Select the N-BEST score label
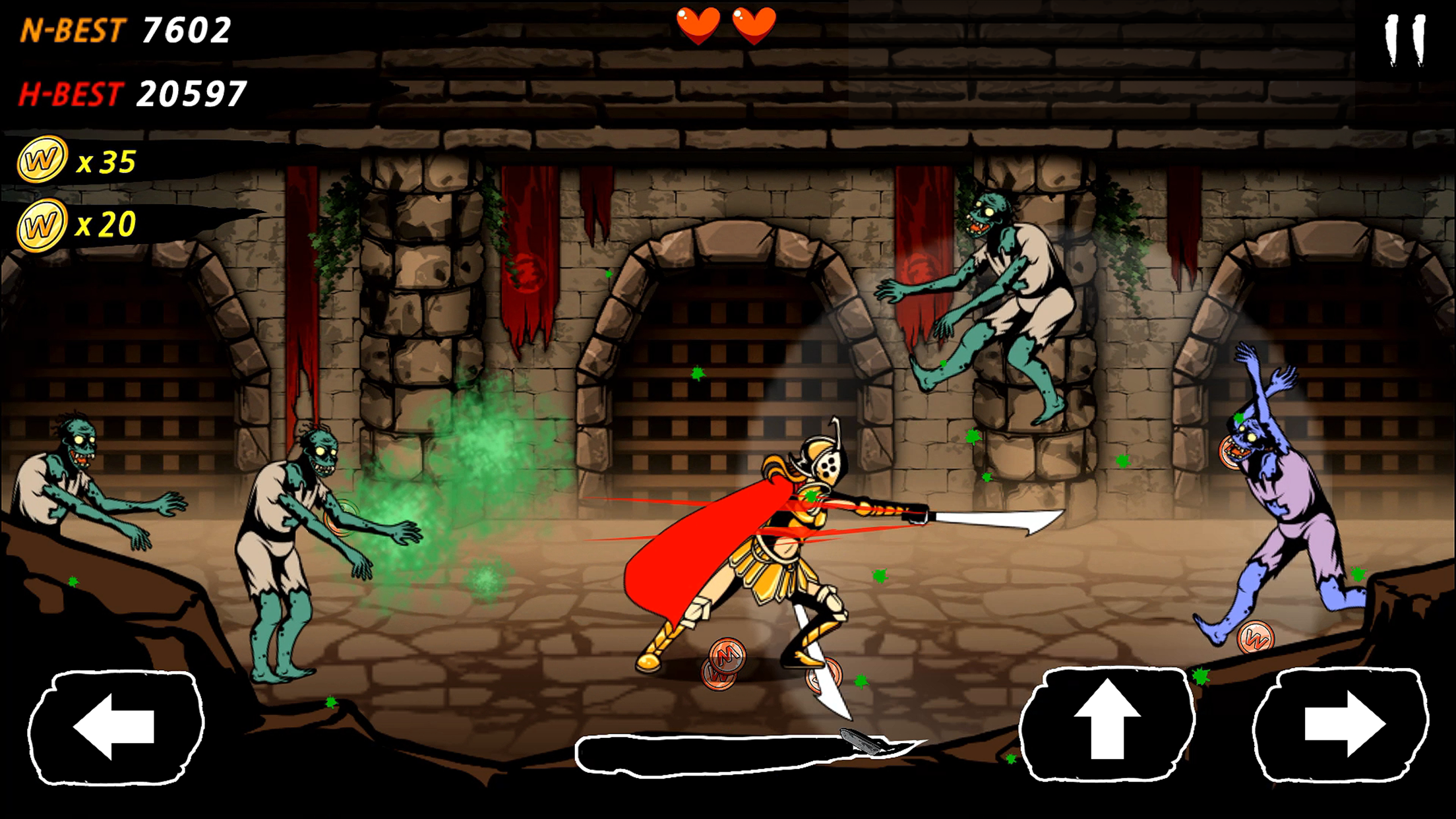1456x819 pixels. 73,28
